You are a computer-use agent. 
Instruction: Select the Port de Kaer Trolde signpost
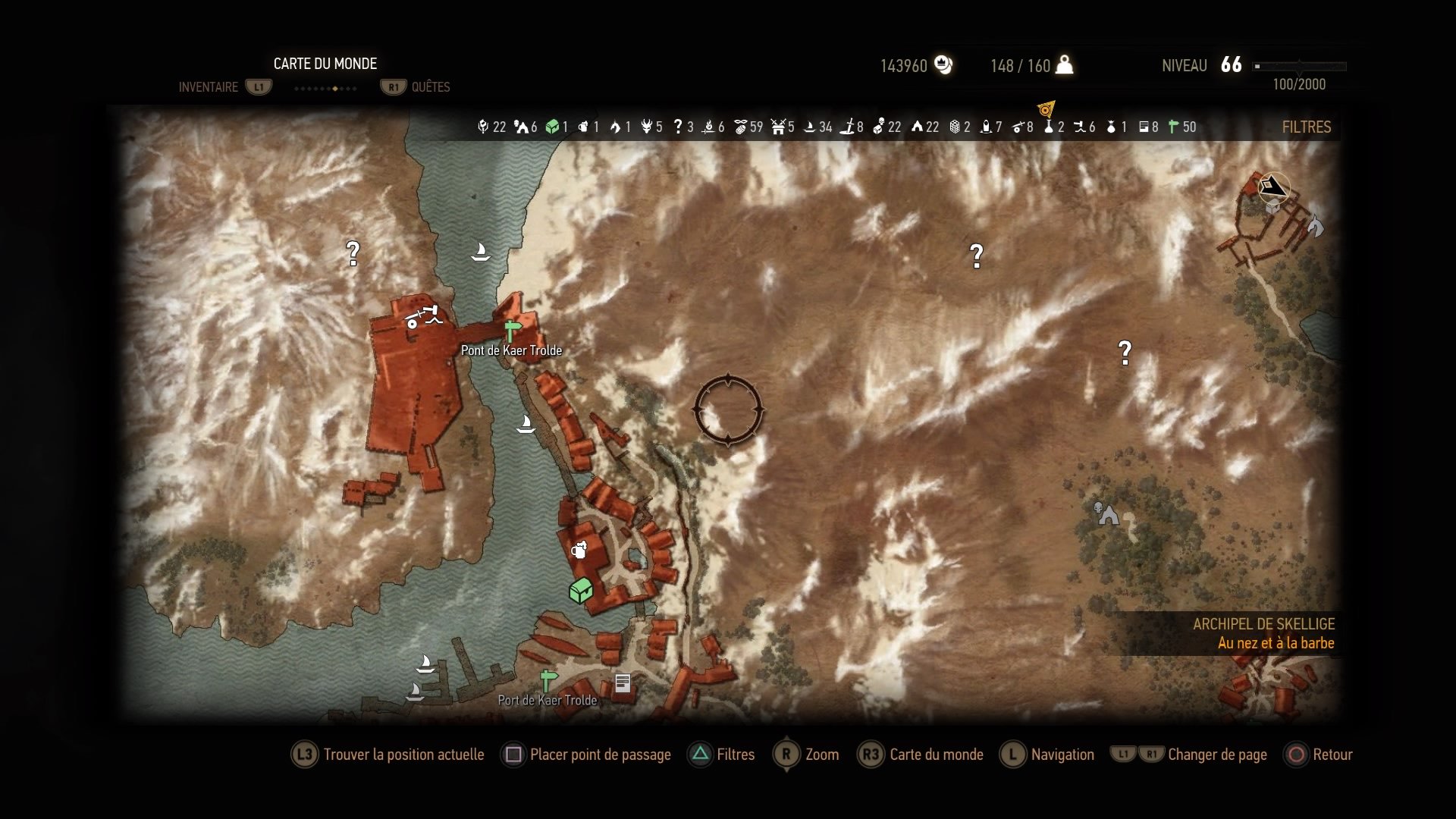pos(548,679)
